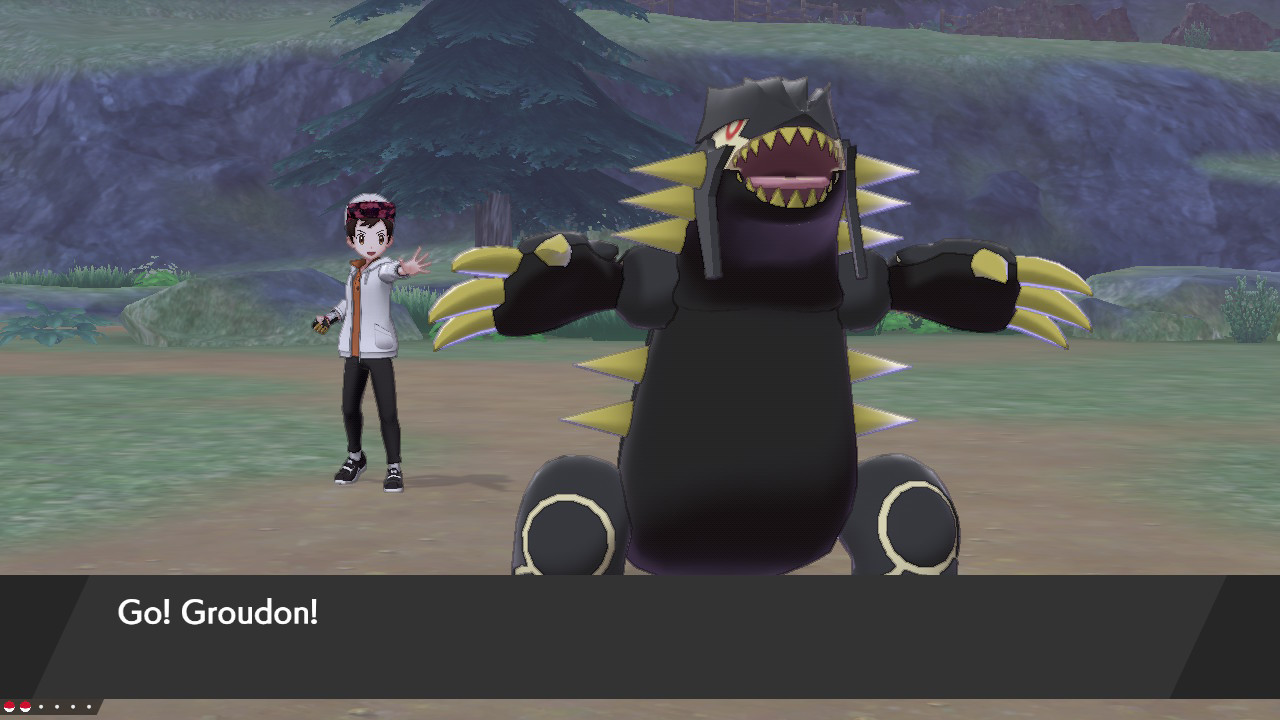Click the party status tray at bottom left
This screenshot has height=720, width=1280.
tap(50, 707)
